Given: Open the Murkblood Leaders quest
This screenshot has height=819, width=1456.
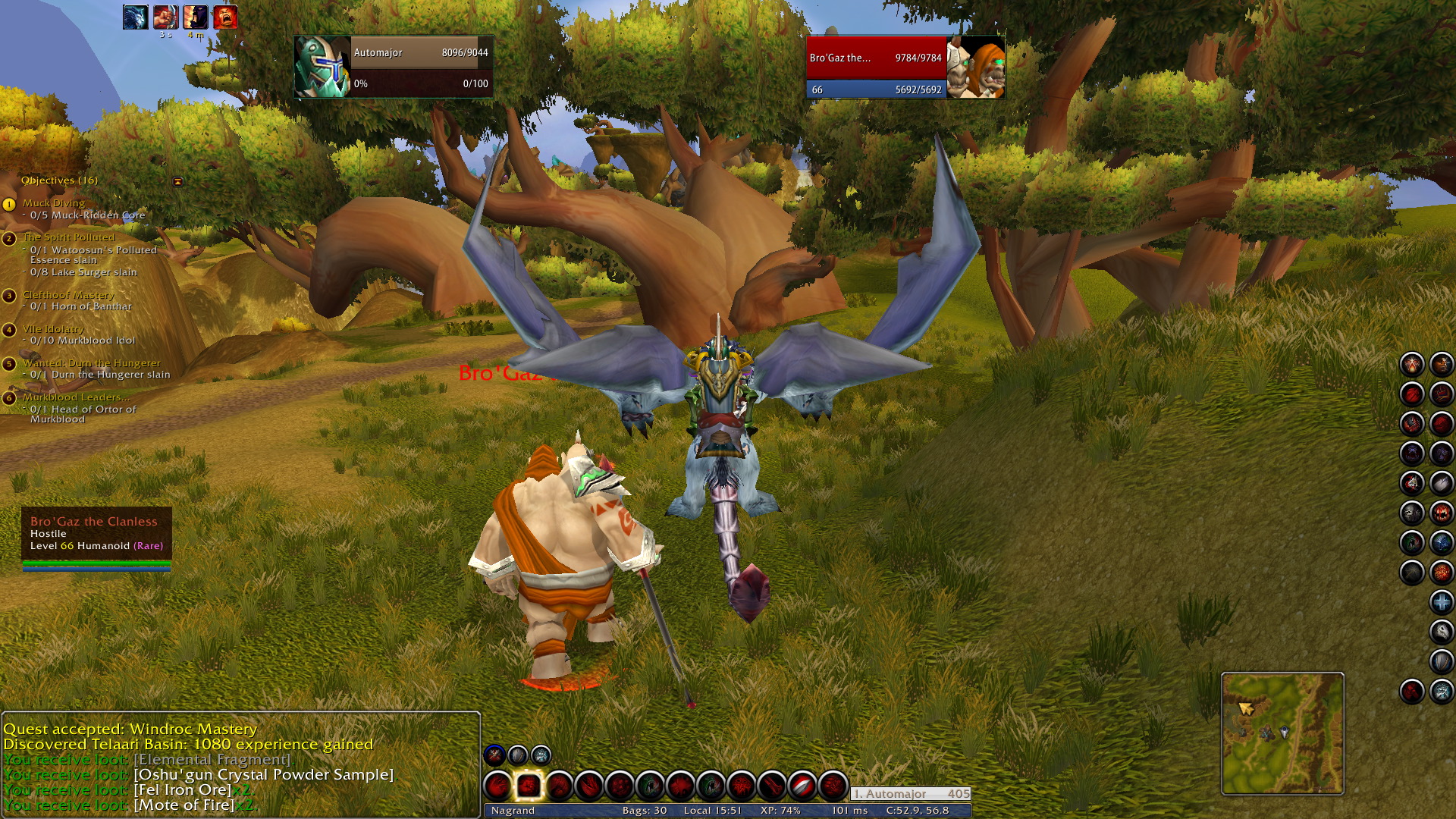Looking at the screenshot, I should (x=76, y=397).
